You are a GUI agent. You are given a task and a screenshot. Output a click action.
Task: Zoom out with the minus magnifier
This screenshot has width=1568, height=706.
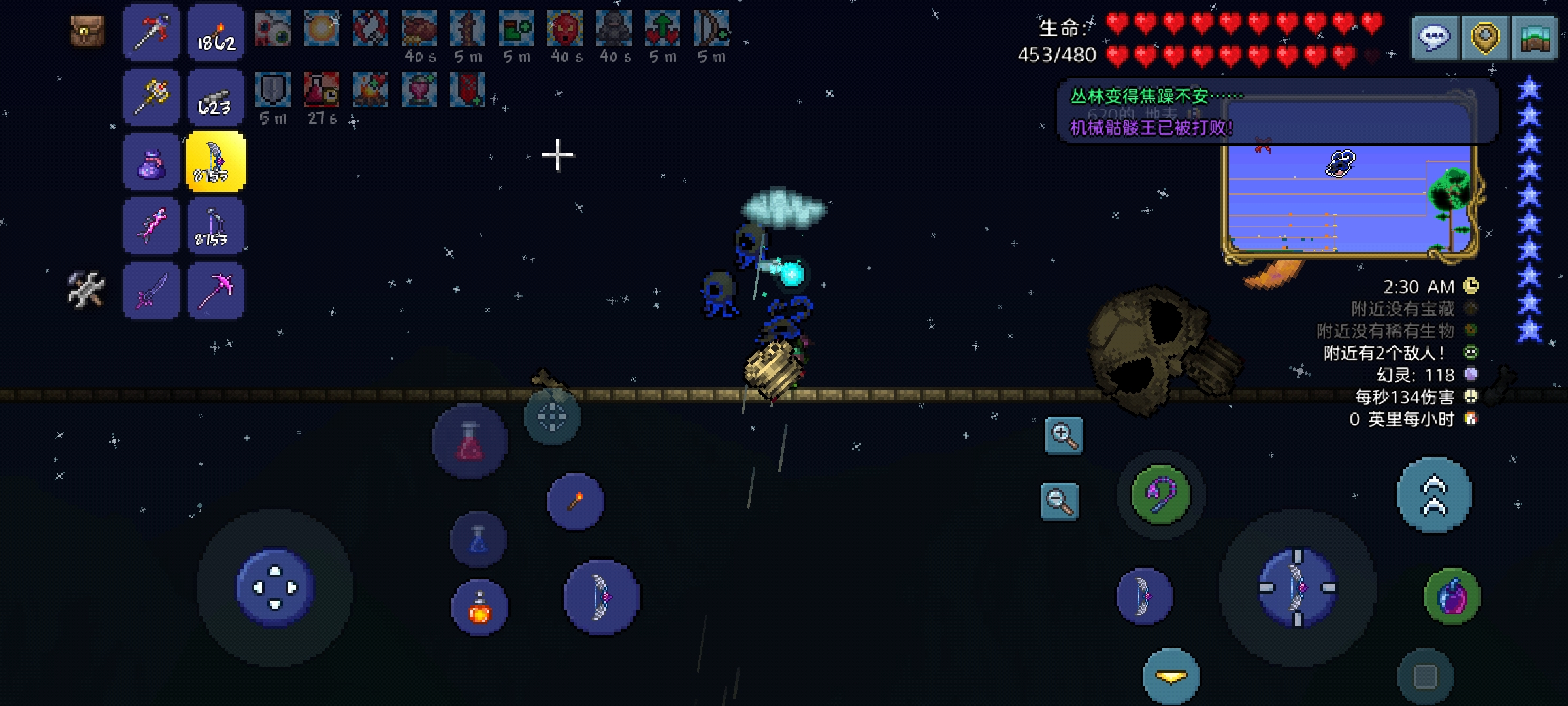pos(1059,502)
